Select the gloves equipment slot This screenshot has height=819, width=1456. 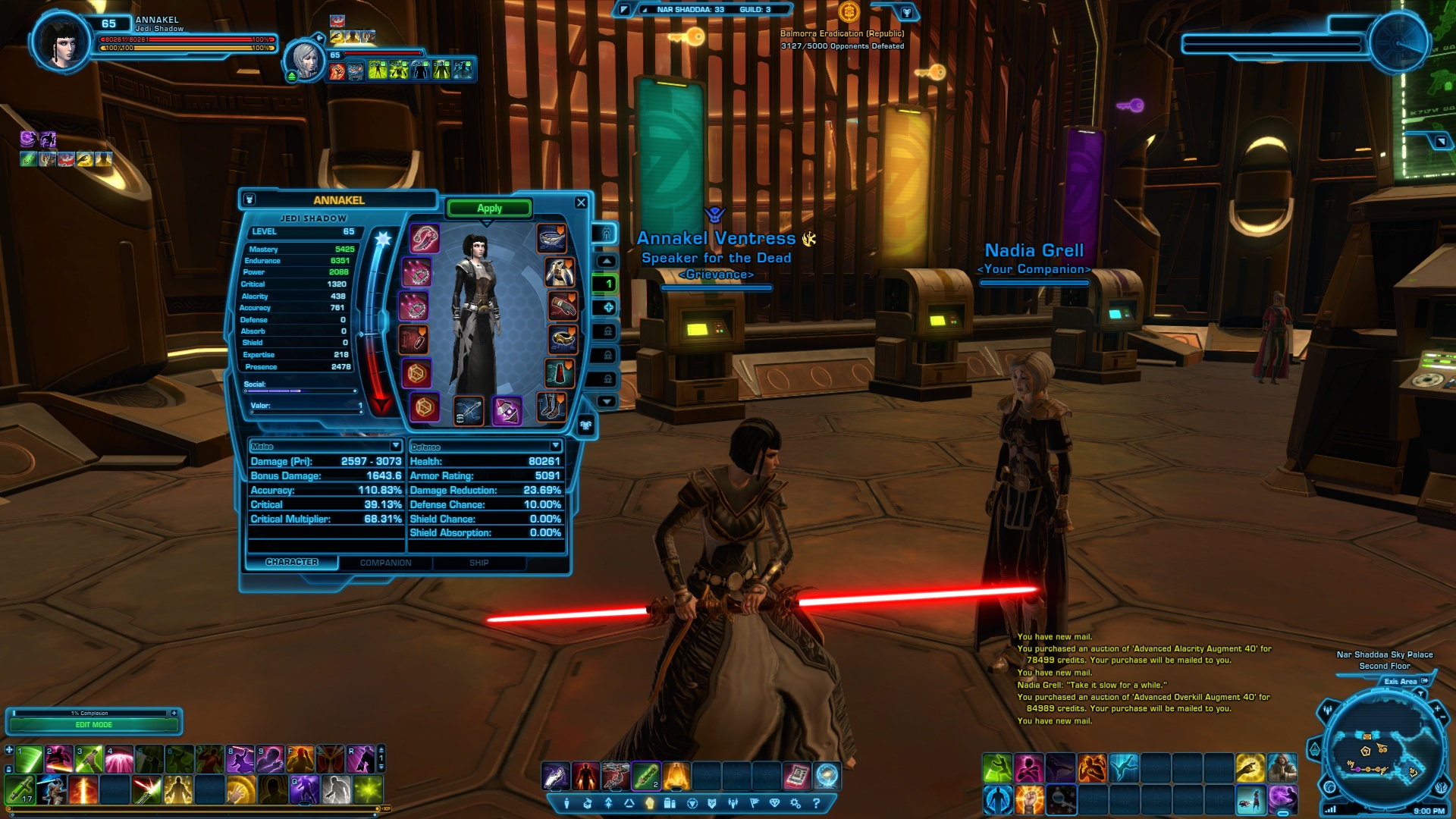tap(562, 306)
